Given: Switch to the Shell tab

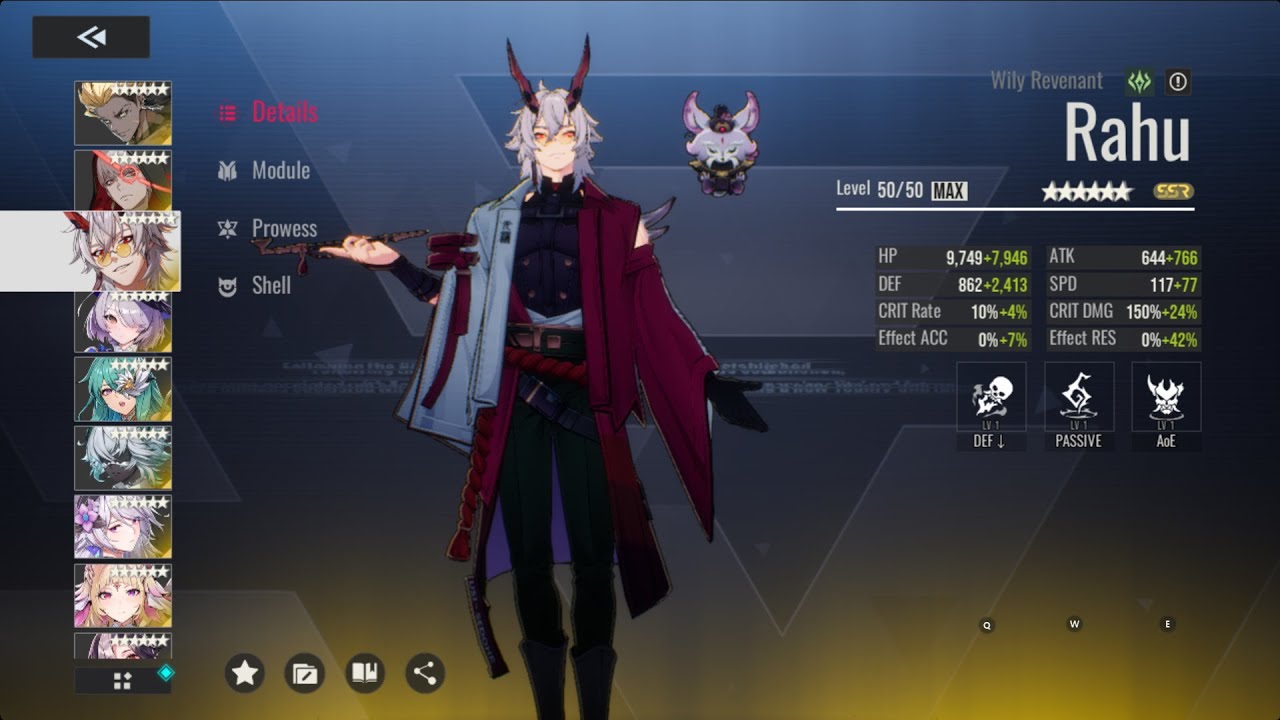Looking at the screenshot, I should (271, 286).
